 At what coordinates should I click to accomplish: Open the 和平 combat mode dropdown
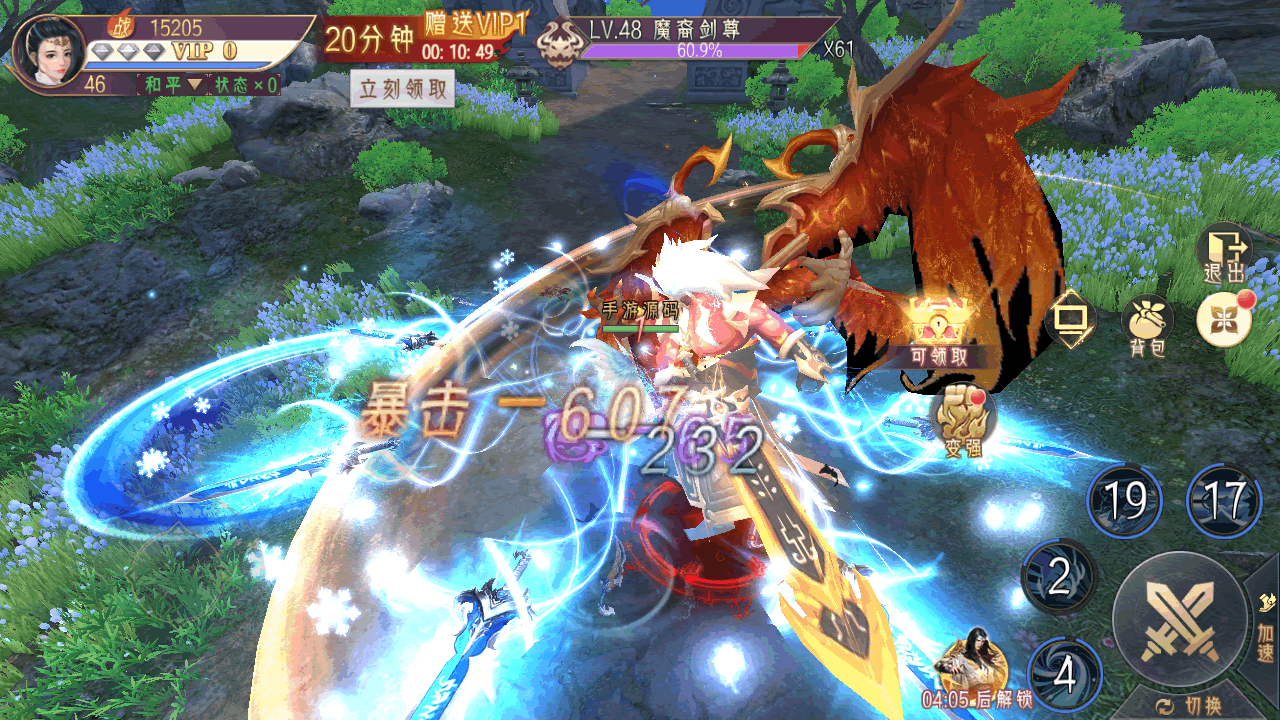point(172,85)
